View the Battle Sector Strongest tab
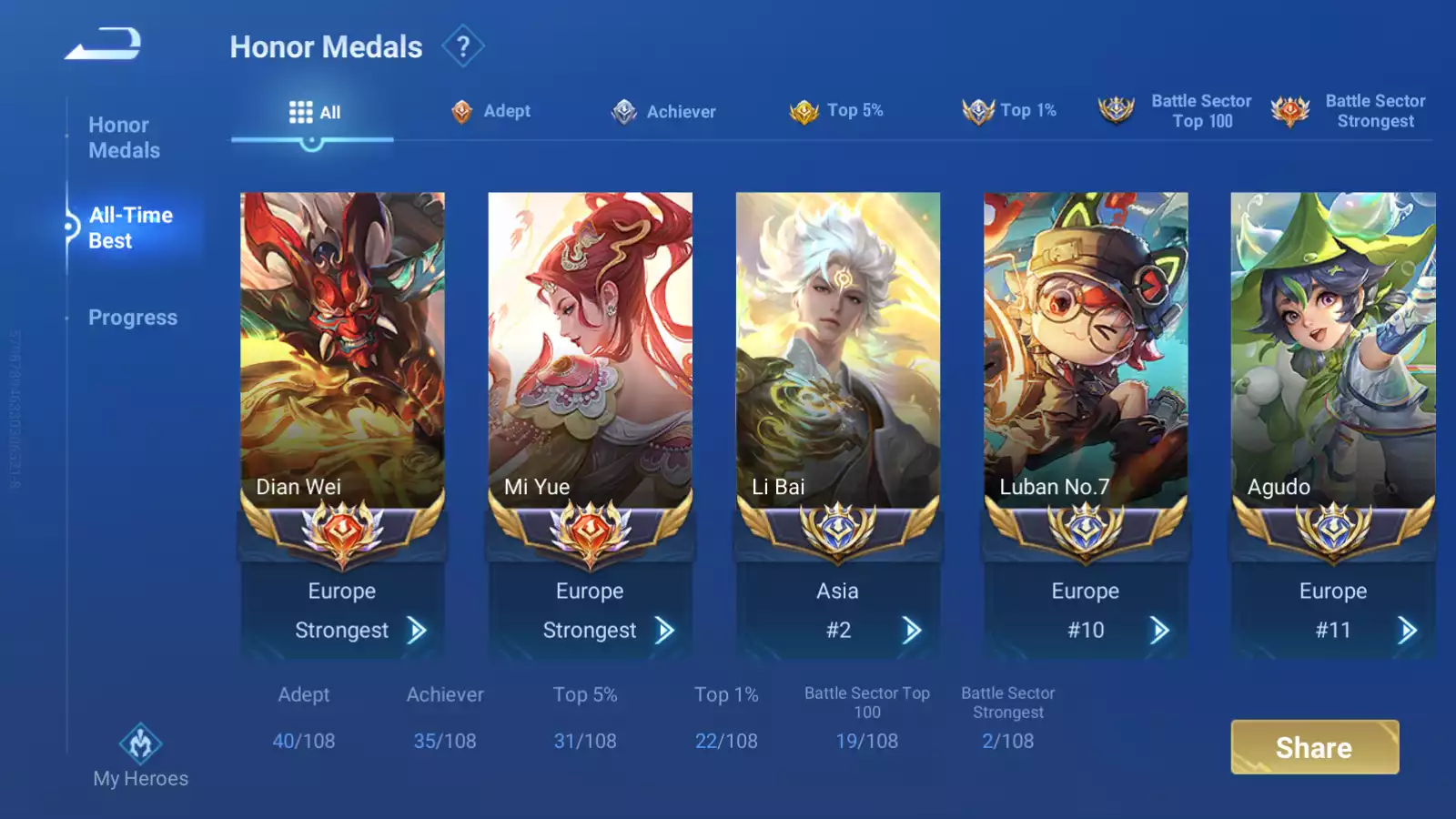The width and height of the screenshot is (1456, 819). (x=1351, y=111)
